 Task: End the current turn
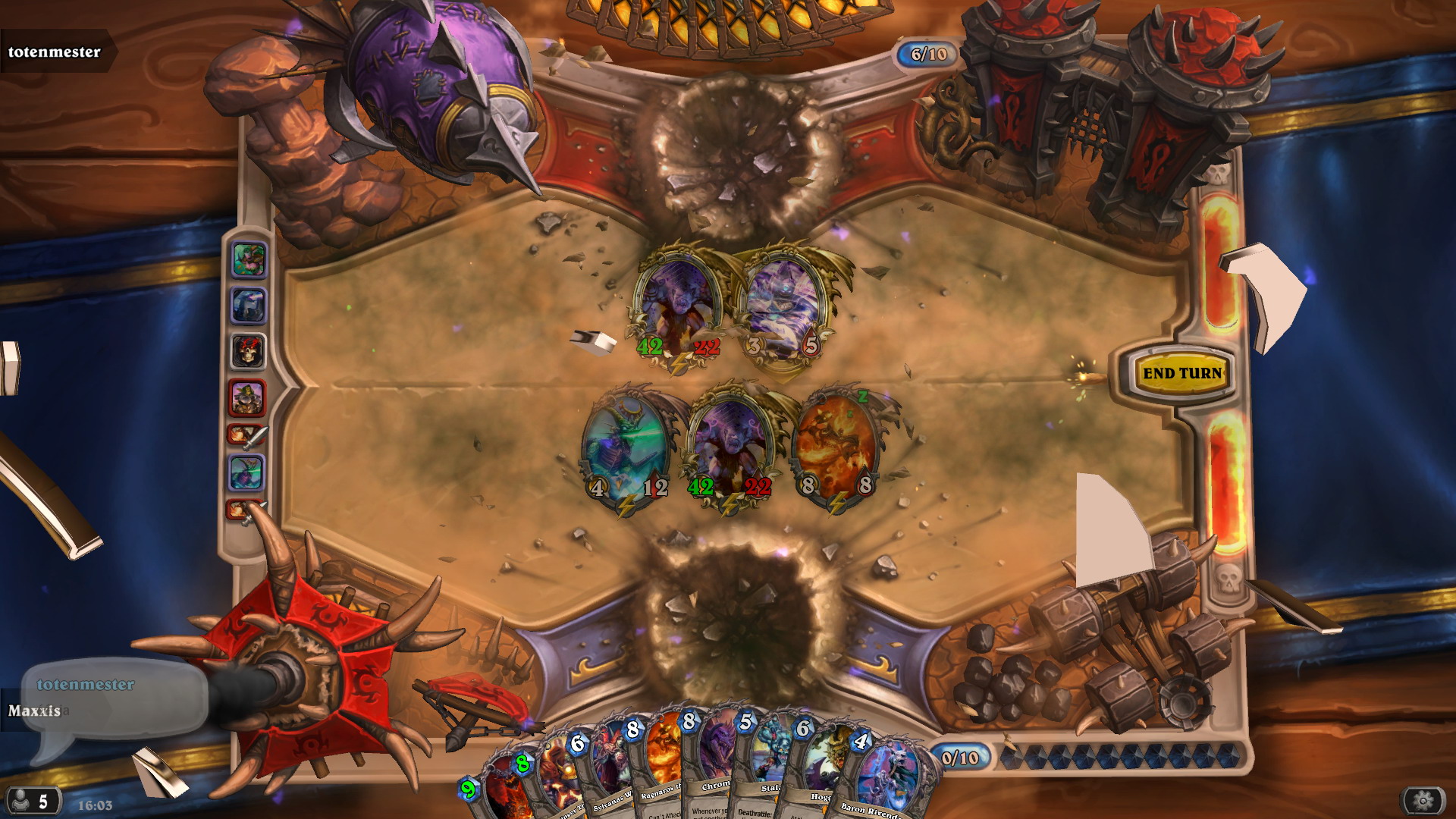[x=1181, y=373]
